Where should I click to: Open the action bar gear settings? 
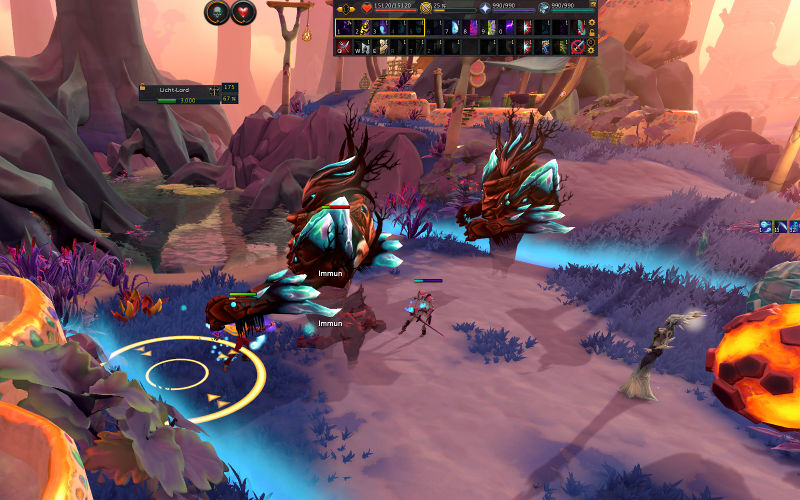[591, 22]
